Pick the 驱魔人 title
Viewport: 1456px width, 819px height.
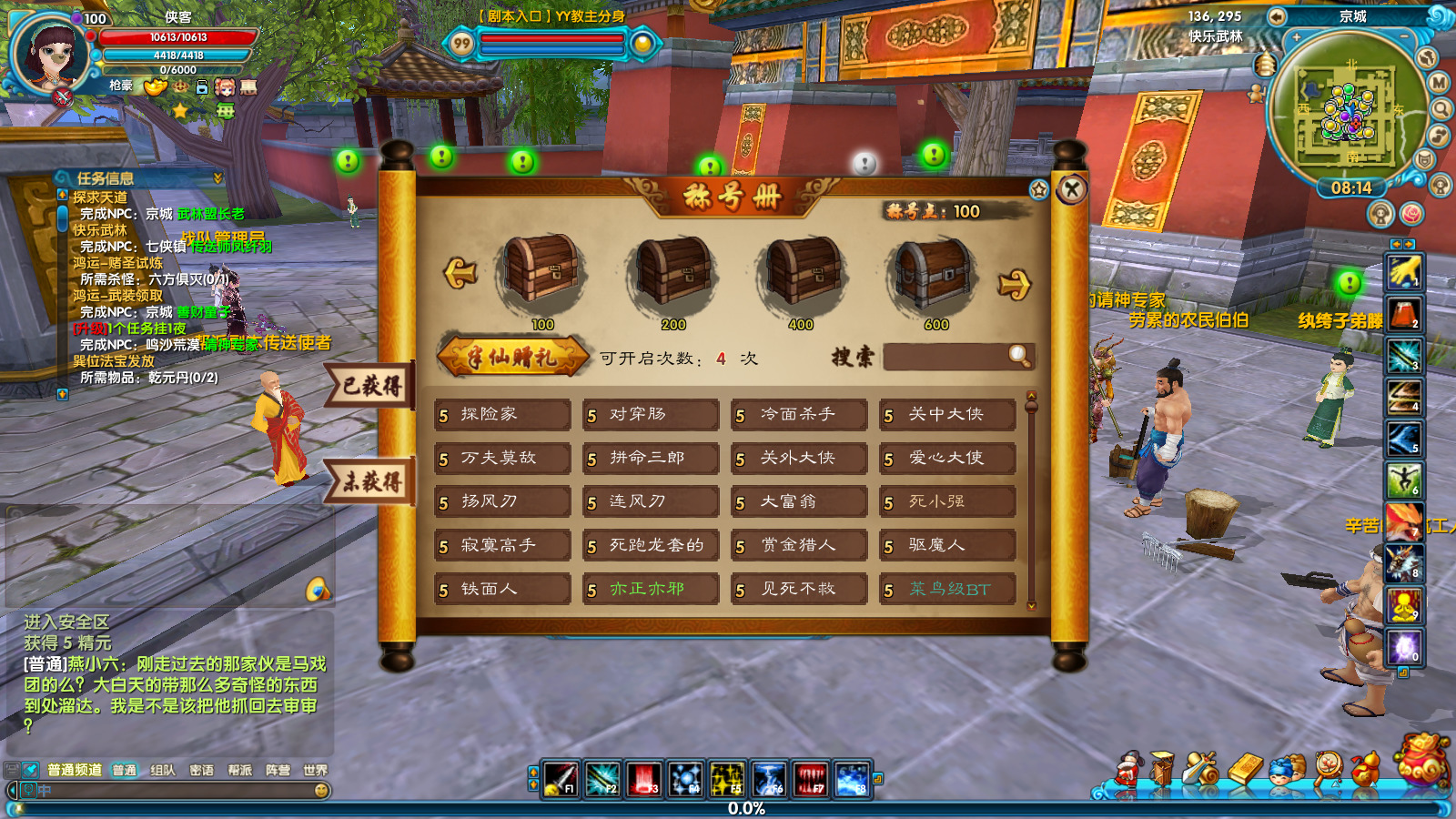[947, 546]
